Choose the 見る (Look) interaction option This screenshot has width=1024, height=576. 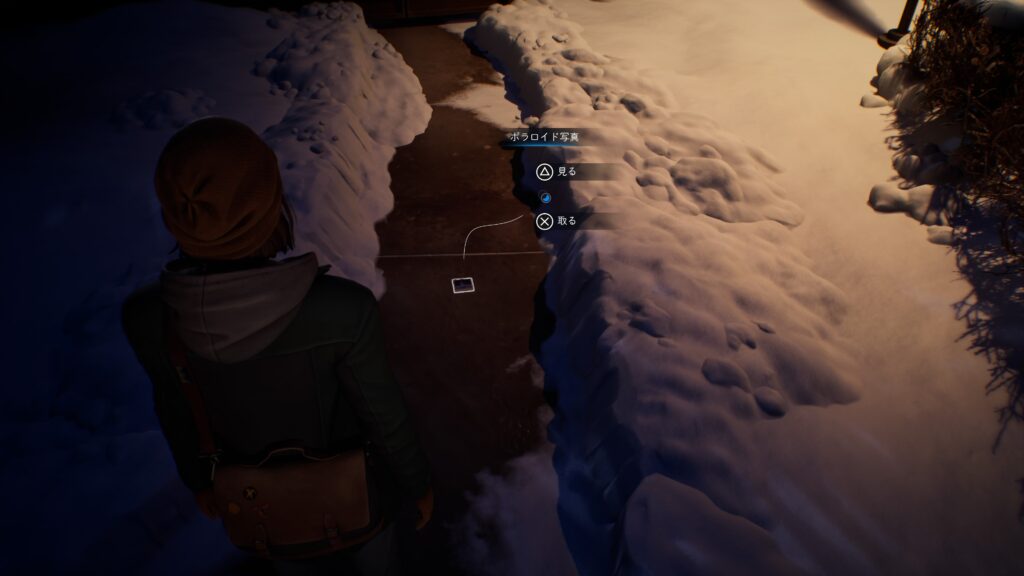(557, 172)
